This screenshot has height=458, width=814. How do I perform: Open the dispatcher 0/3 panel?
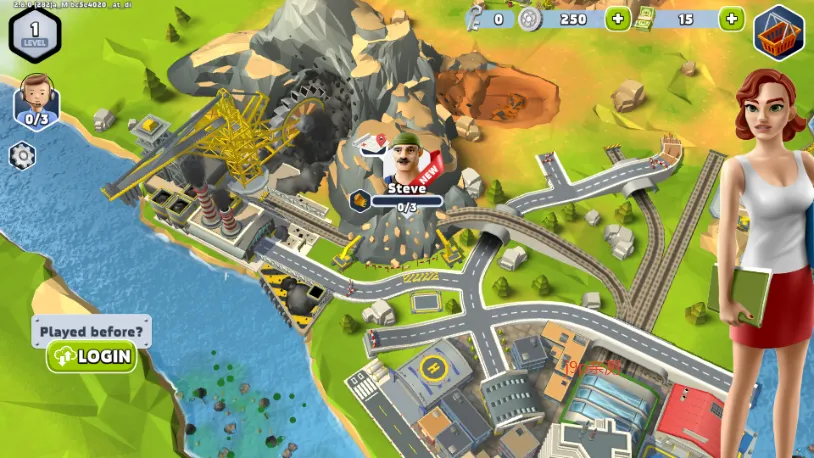37,101
